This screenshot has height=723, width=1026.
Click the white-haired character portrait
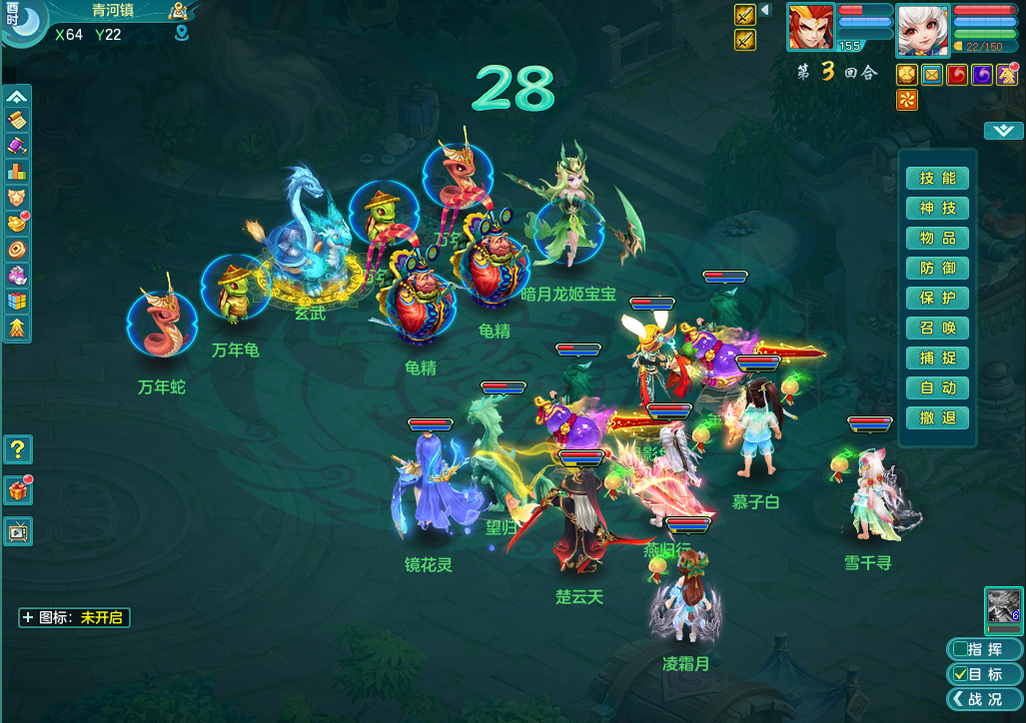coord(922,29)
